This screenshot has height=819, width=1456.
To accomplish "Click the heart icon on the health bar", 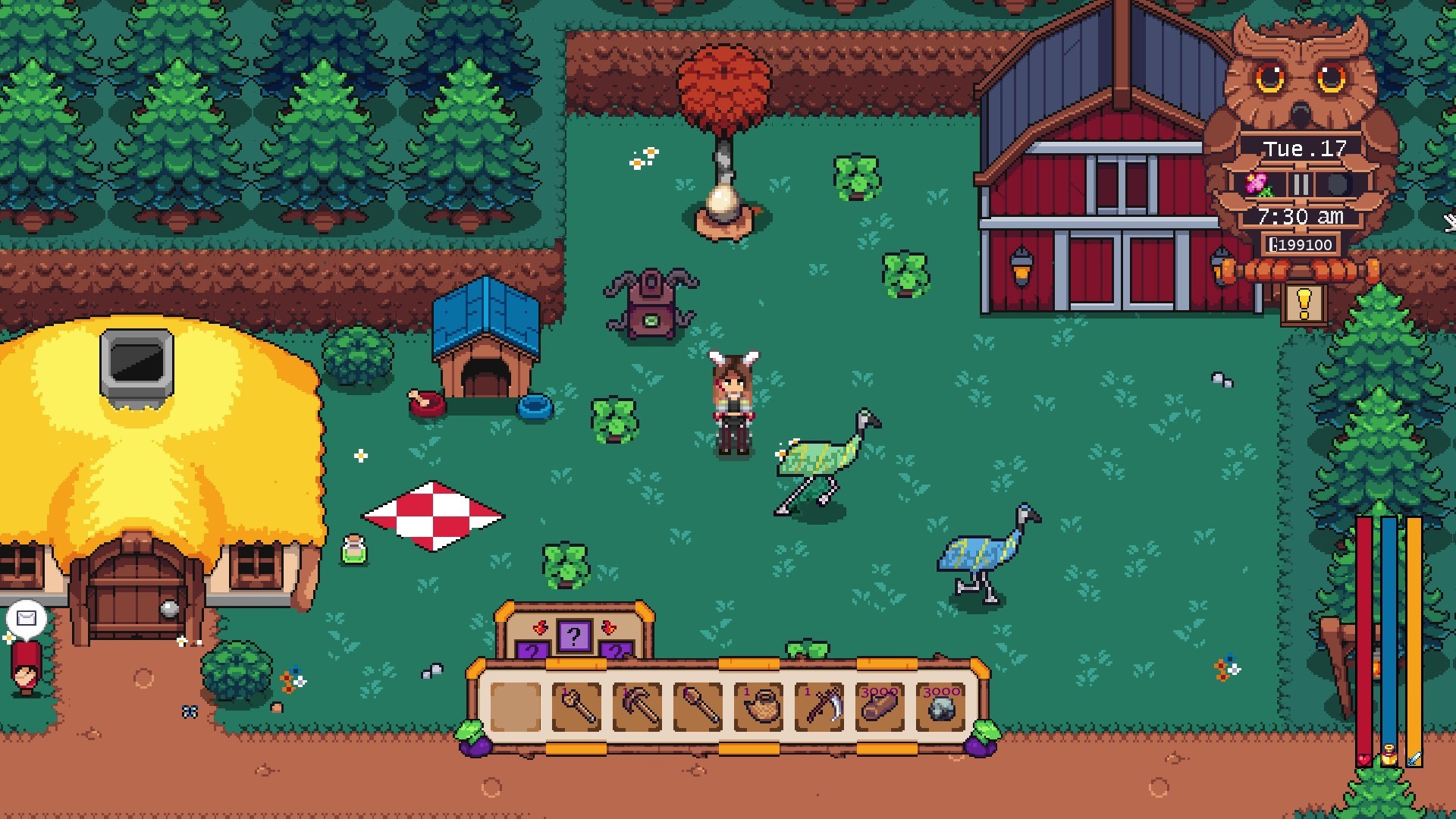I will [1363, 758].
